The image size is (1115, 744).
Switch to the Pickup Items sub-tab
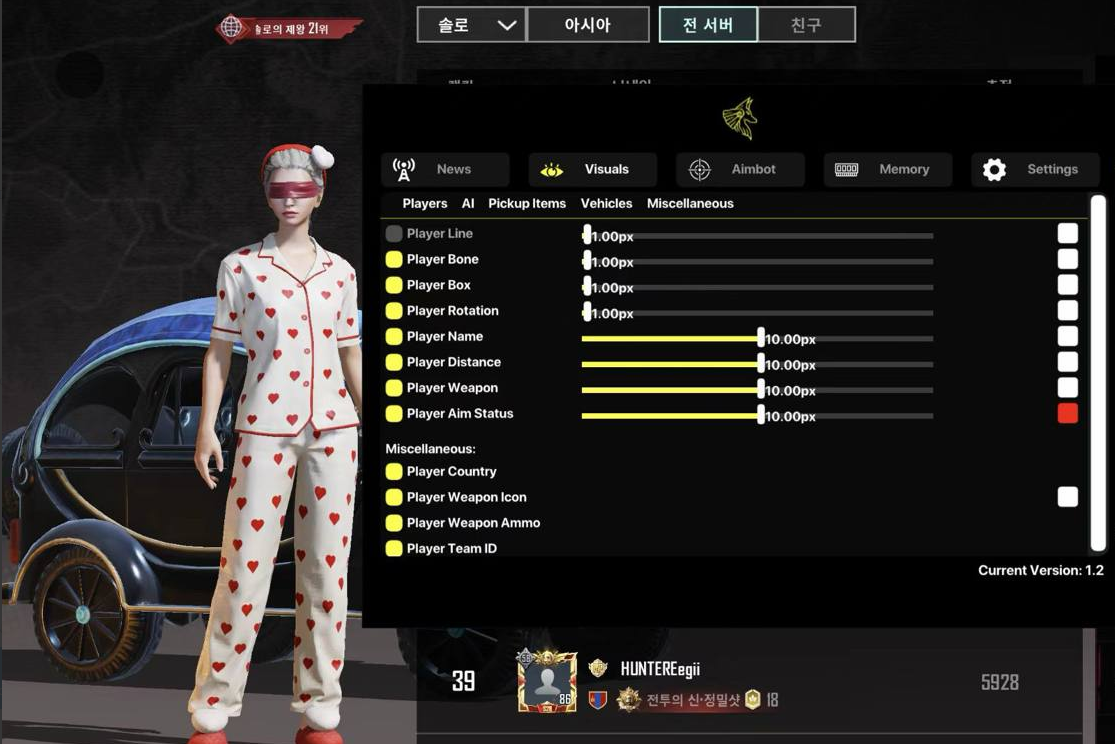tap(527, 203)
